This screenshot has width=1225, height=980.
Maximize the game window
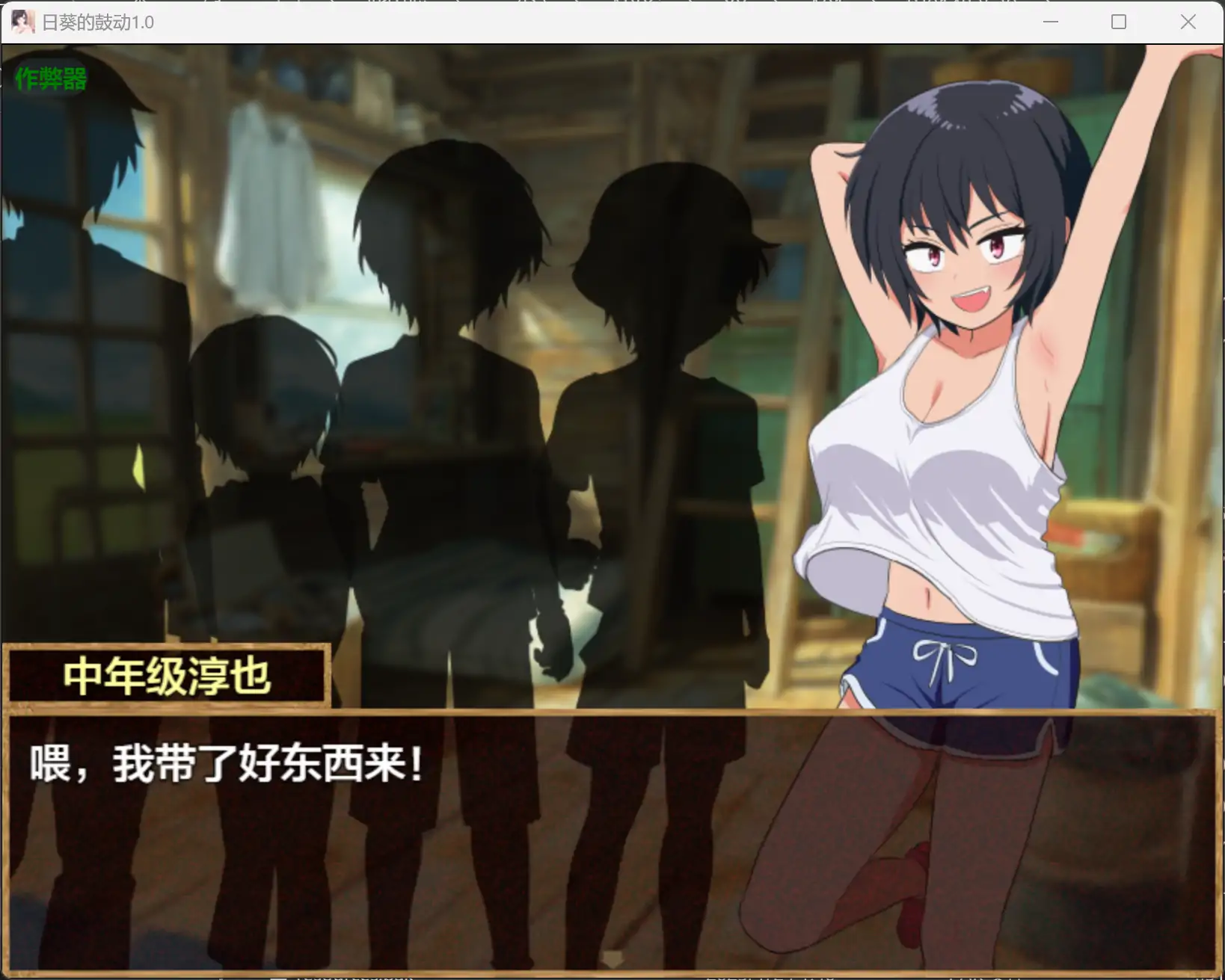[x=1119, y=22]
